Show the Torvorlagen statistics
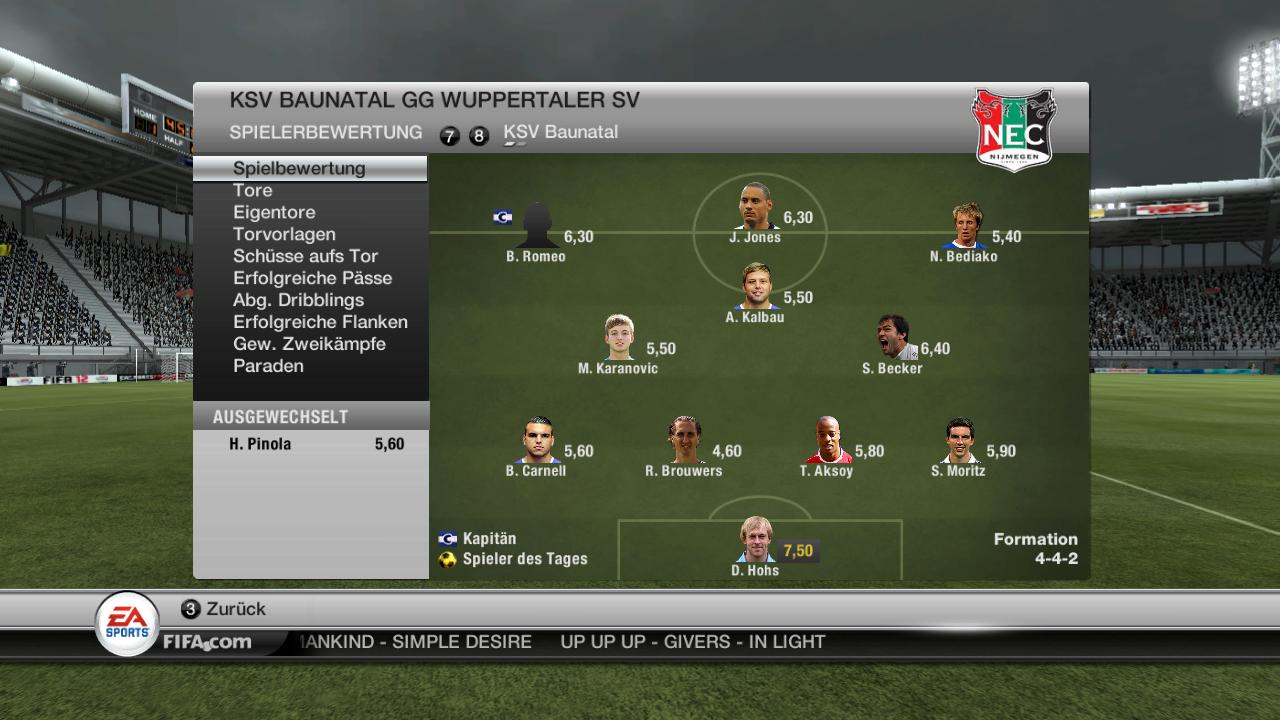 [284, 234]
